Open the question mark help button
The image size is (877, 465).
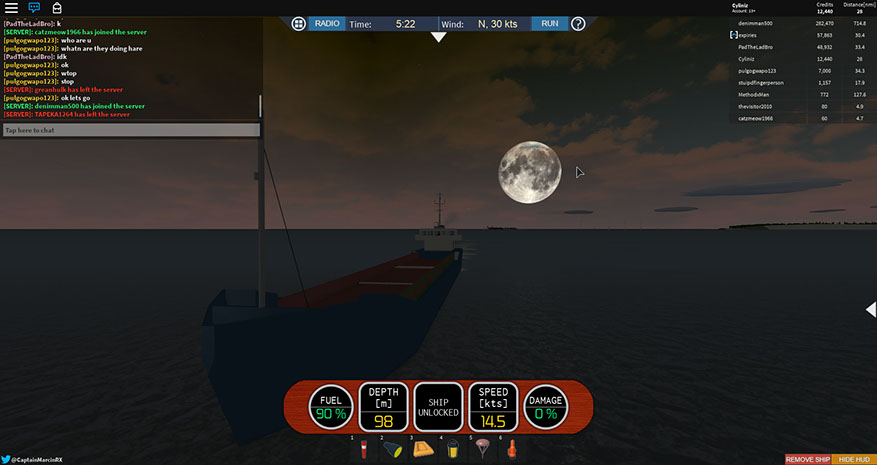point(578,23)
